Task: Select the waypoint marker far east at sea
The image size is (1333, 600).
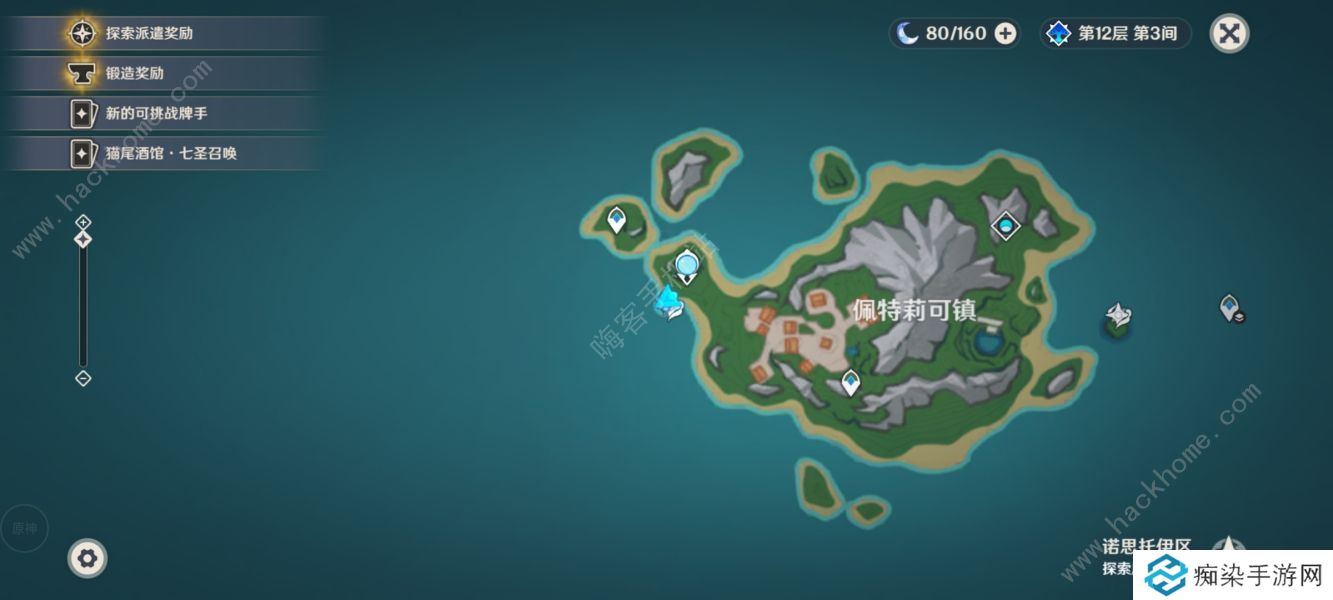Action: (1229, 306)
